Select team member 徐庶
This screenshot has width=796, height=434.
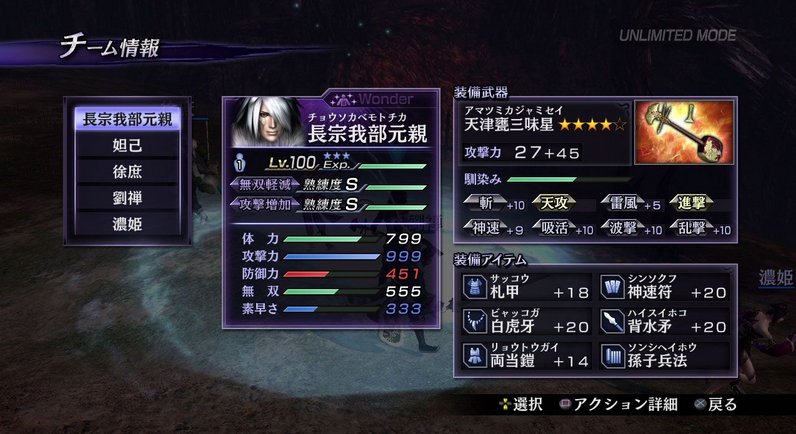(x=127, y=172)
